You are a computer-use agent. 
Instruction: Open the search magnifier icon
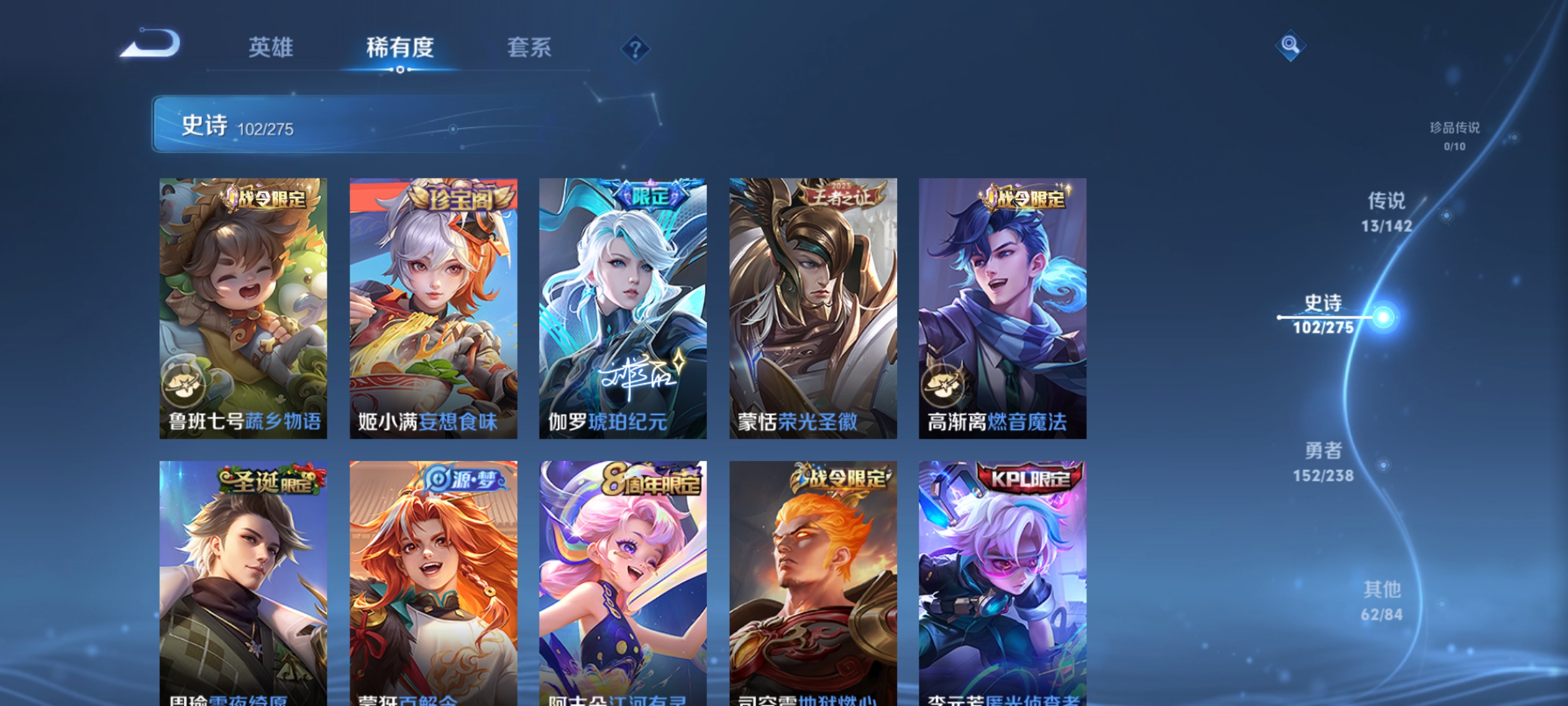pyautogui.click(x=1290, y=47)
